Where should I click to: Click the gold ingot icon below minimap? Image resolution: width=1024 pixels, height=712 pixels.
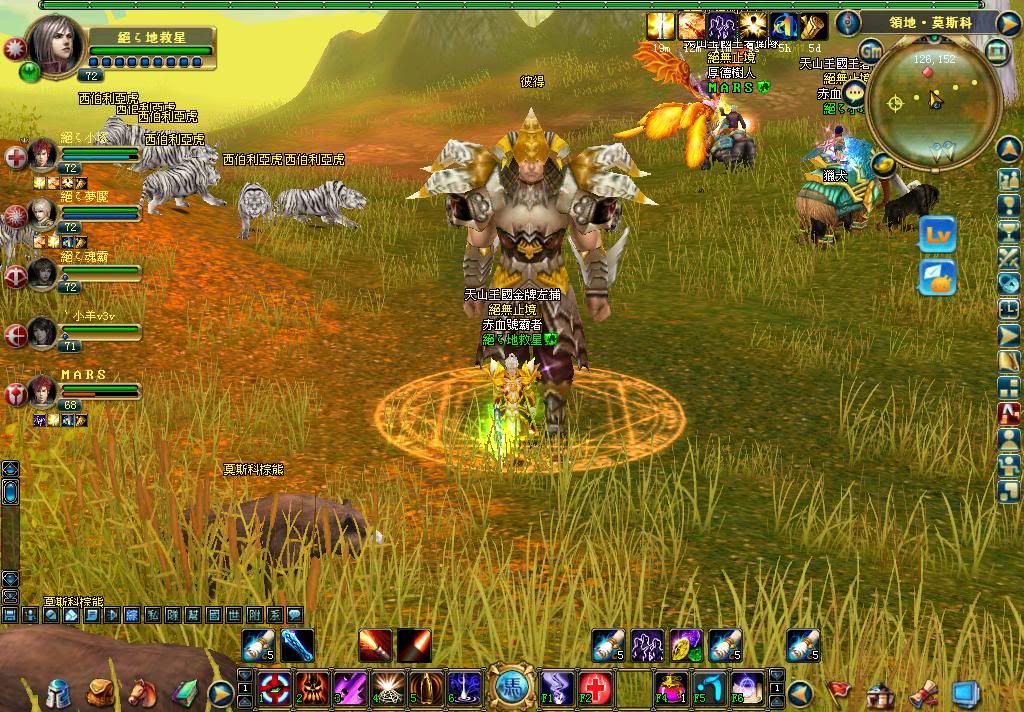point(883,163)
